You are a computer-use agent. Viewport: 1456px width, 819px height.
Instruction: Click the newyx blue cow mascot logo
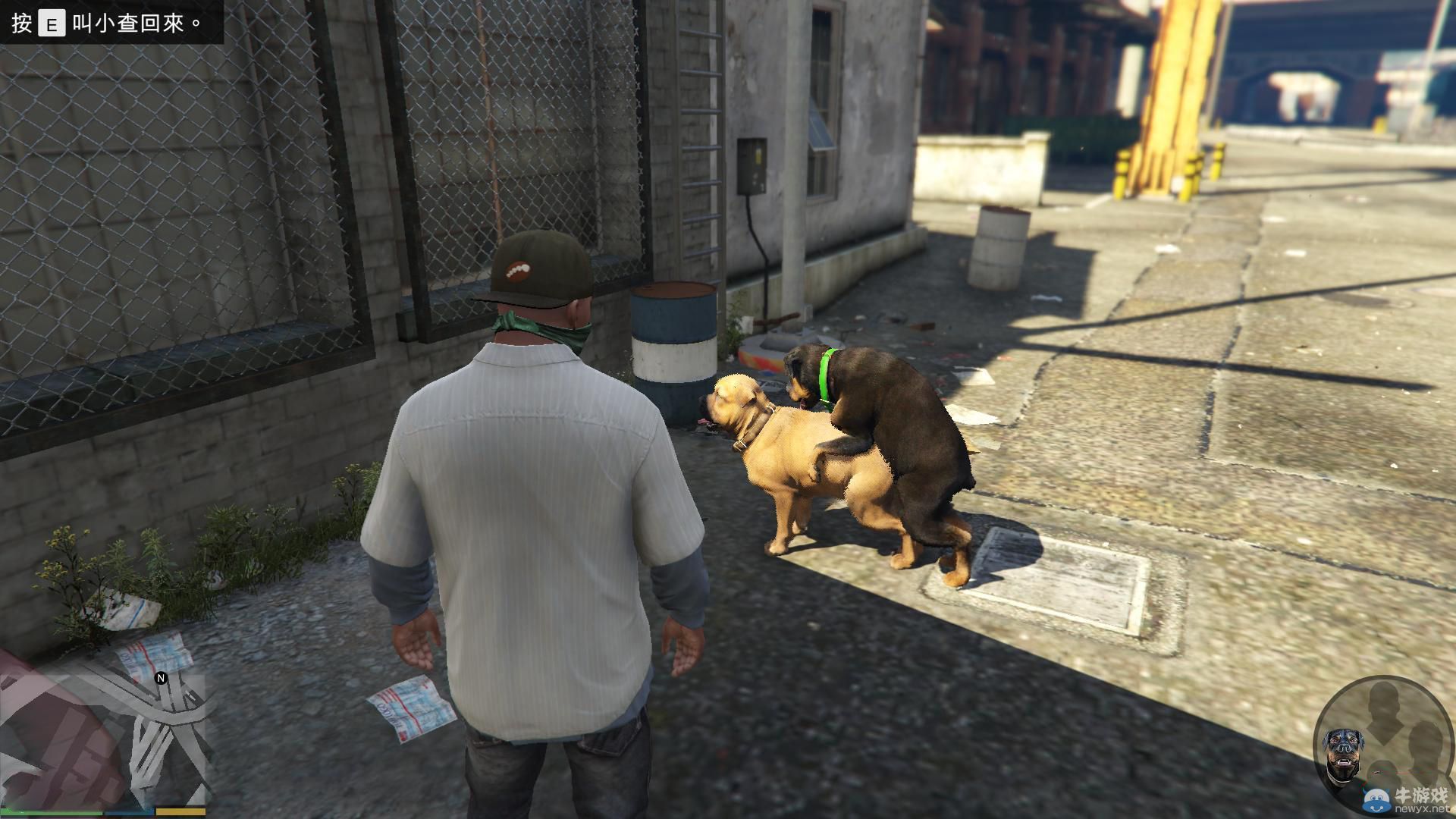click(x=1376, y=799)
